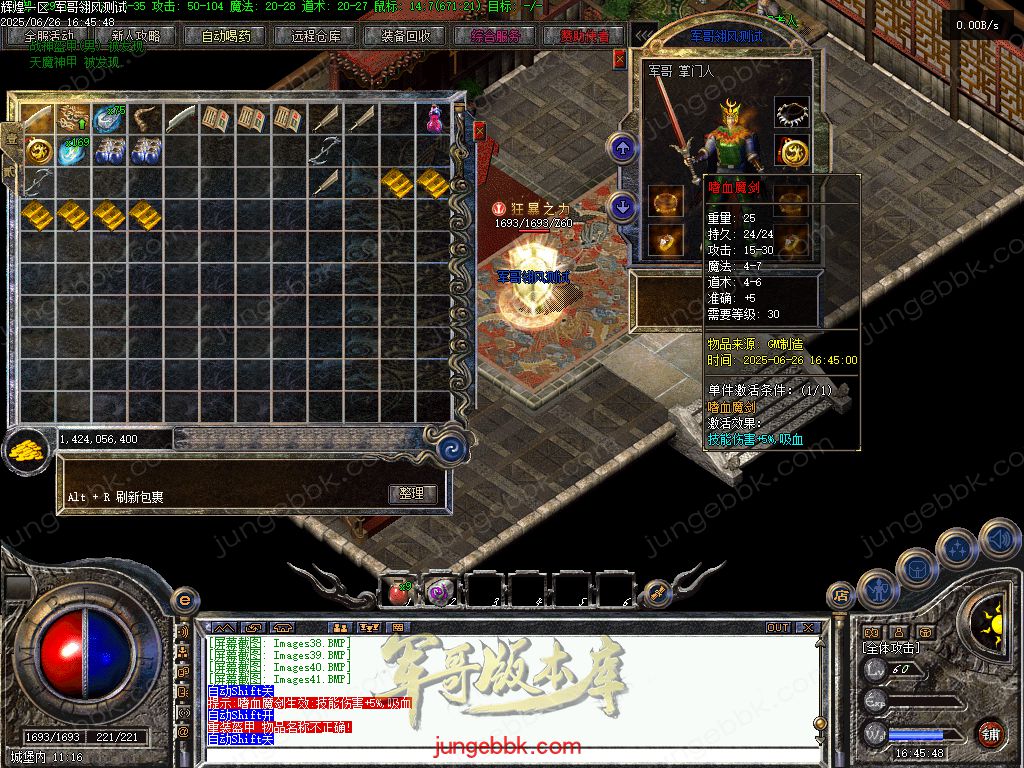Open the 远程仓库 remote warehouse
The height and width of the screenshot is (768, 1024).
click(x=316, y=36)
